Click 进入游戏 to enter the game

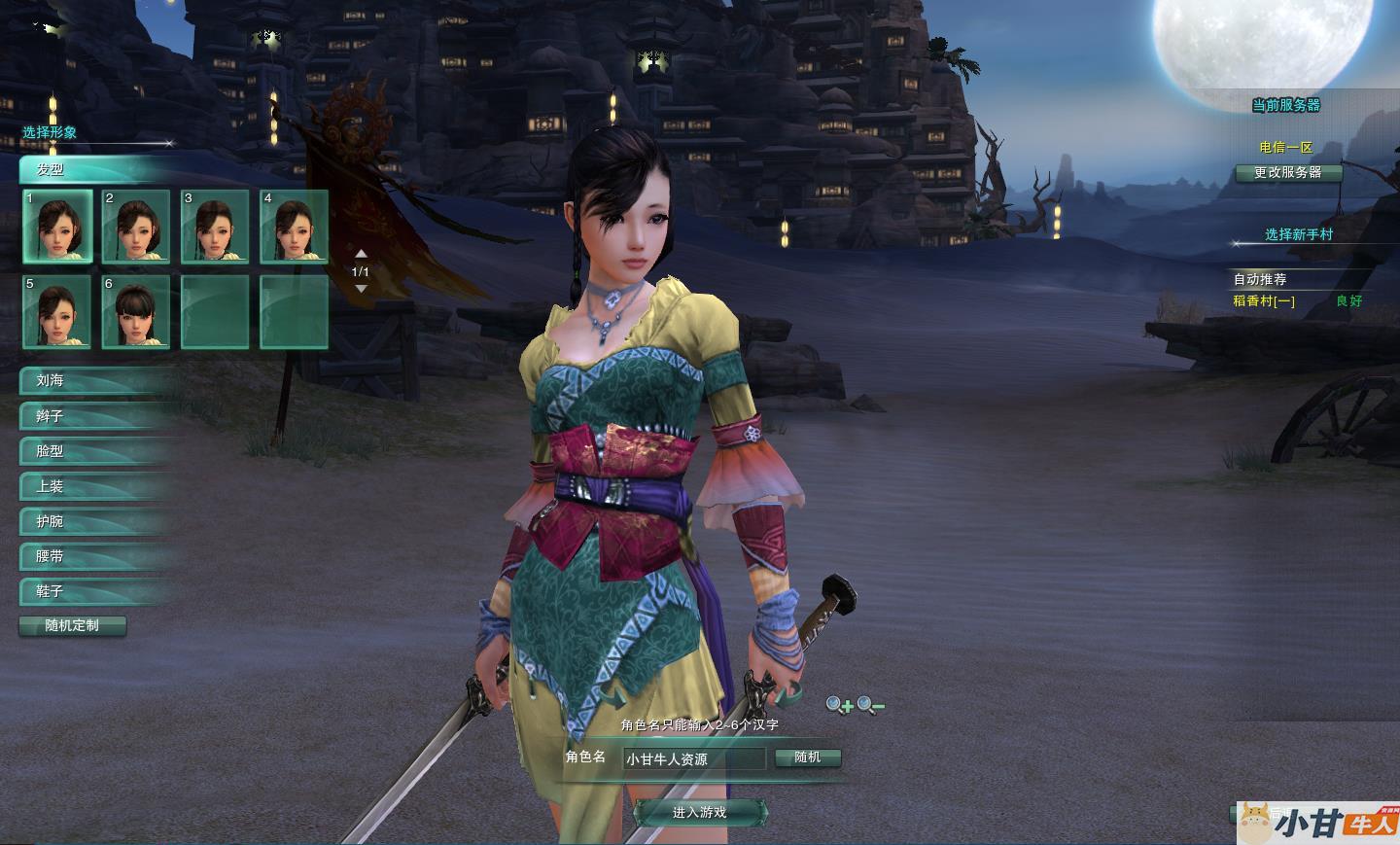pyautogui.click(x=700, y=812)
